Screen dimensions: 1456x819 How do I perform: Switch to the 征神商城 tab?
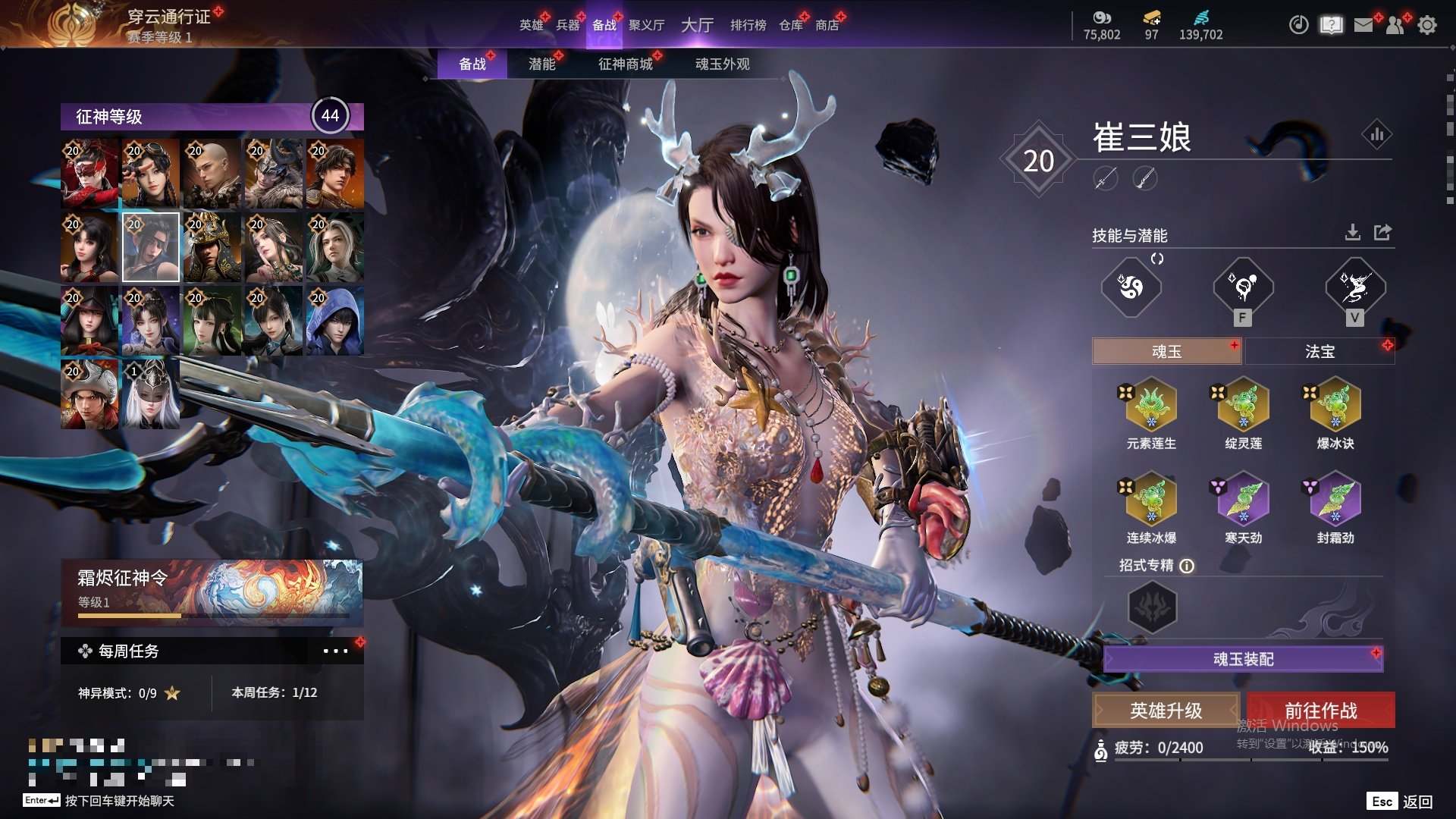(x=625, y=64)
